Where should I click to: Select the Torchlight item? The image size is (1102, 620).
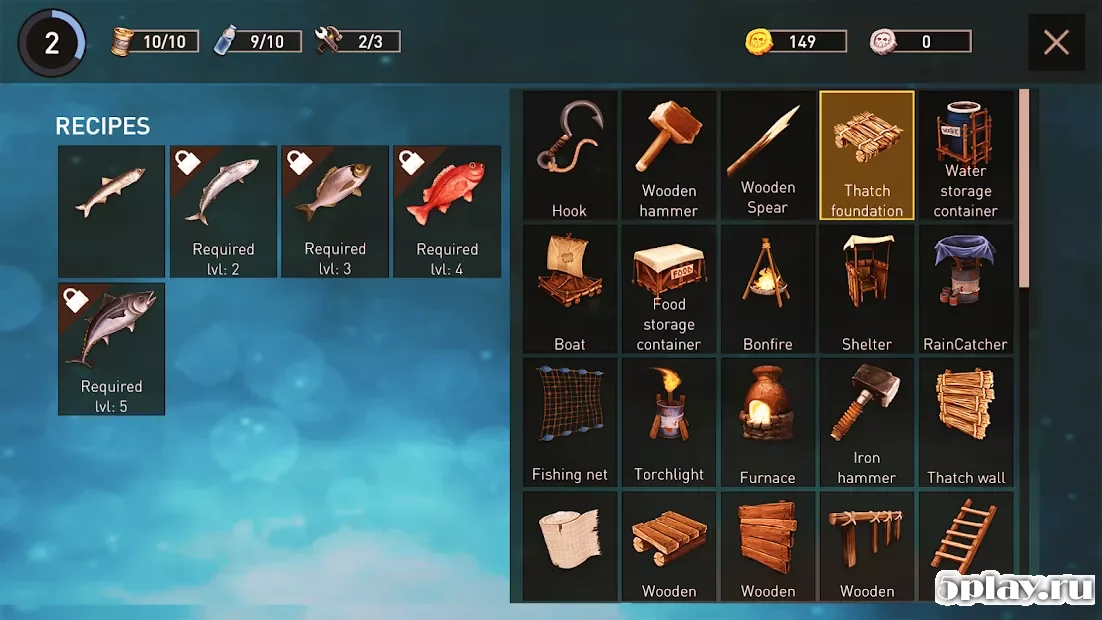coord(669,423)
